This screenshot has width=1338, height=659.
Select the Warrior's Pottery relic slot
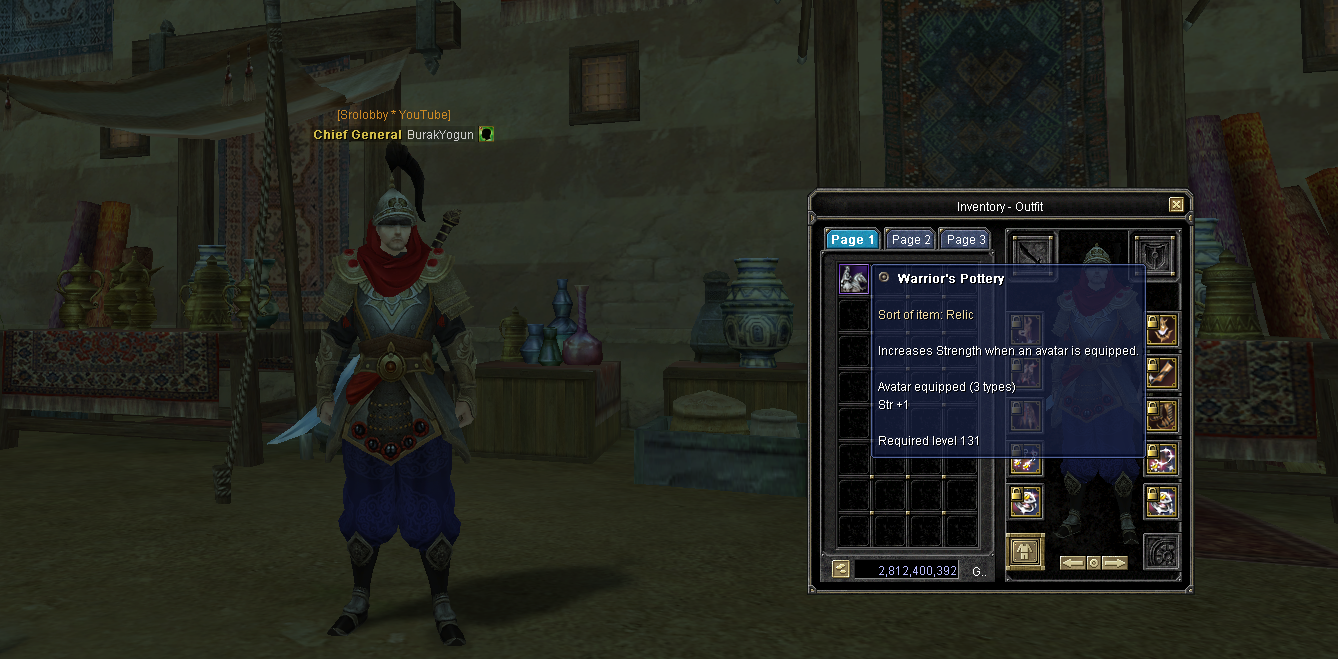click(x=853, y=280)
